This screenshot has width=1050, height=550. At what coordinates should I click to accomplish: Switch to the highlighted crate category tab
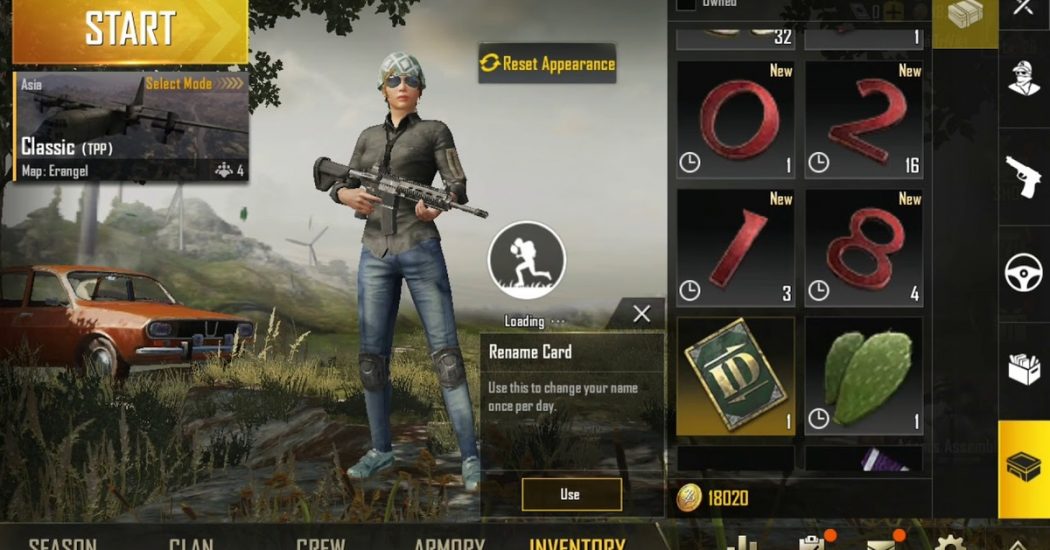pyautogui.click(x=1024, y=468)
